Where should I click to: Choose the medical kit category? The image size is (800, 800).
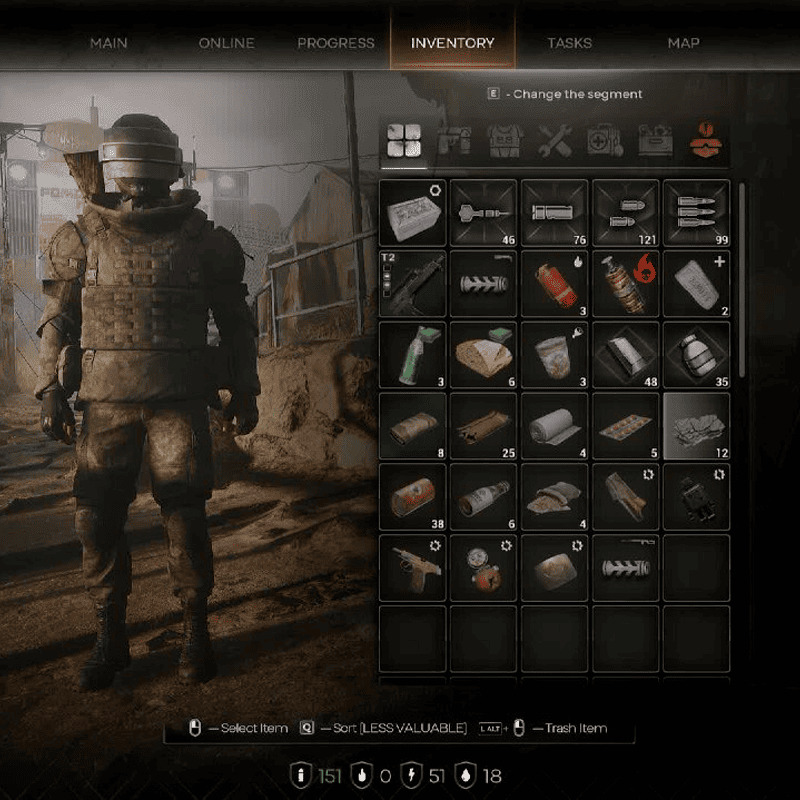(x=604, y=142)
